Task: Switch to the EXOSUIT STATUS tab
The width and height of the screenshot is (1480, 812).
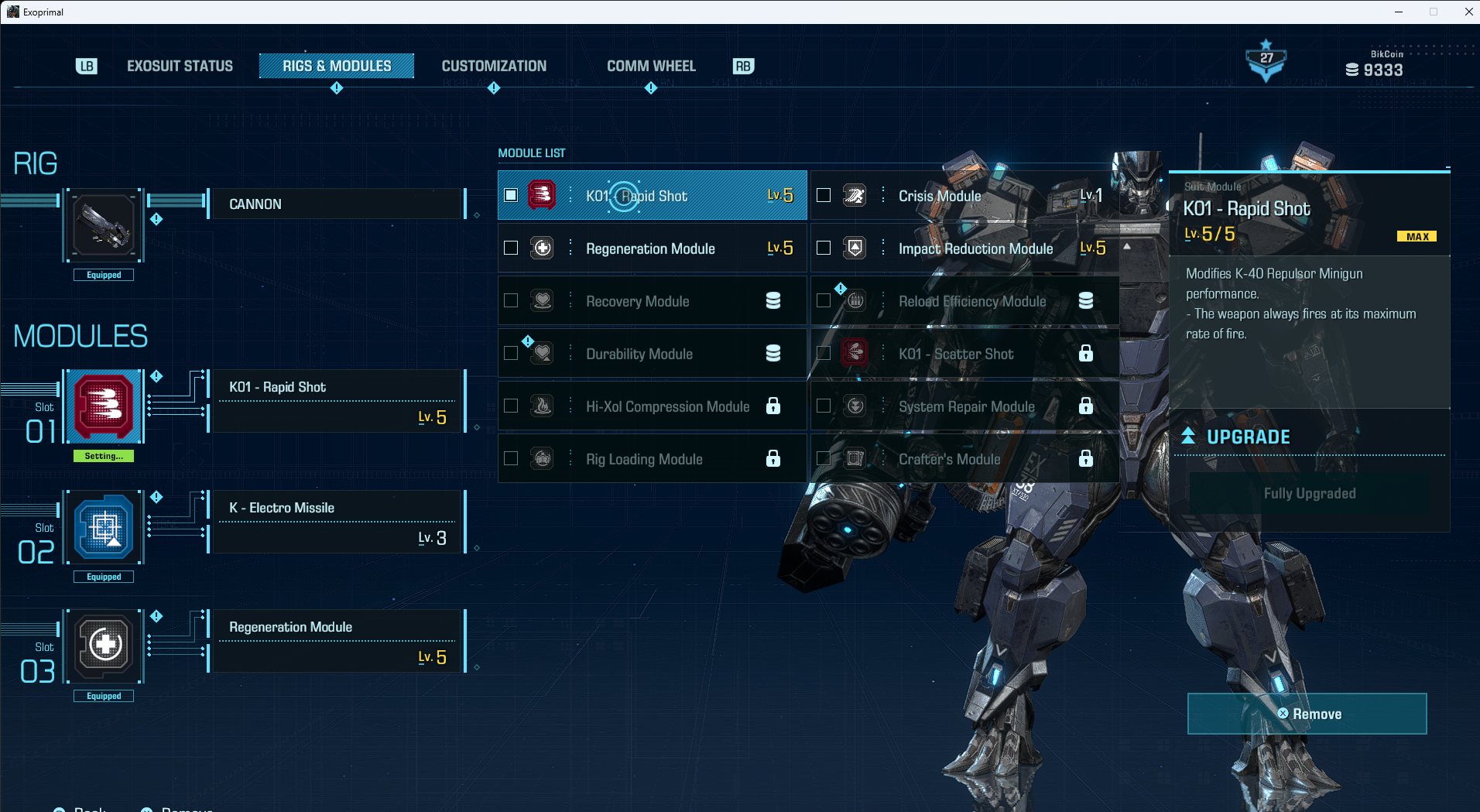Action: (180, 66)
